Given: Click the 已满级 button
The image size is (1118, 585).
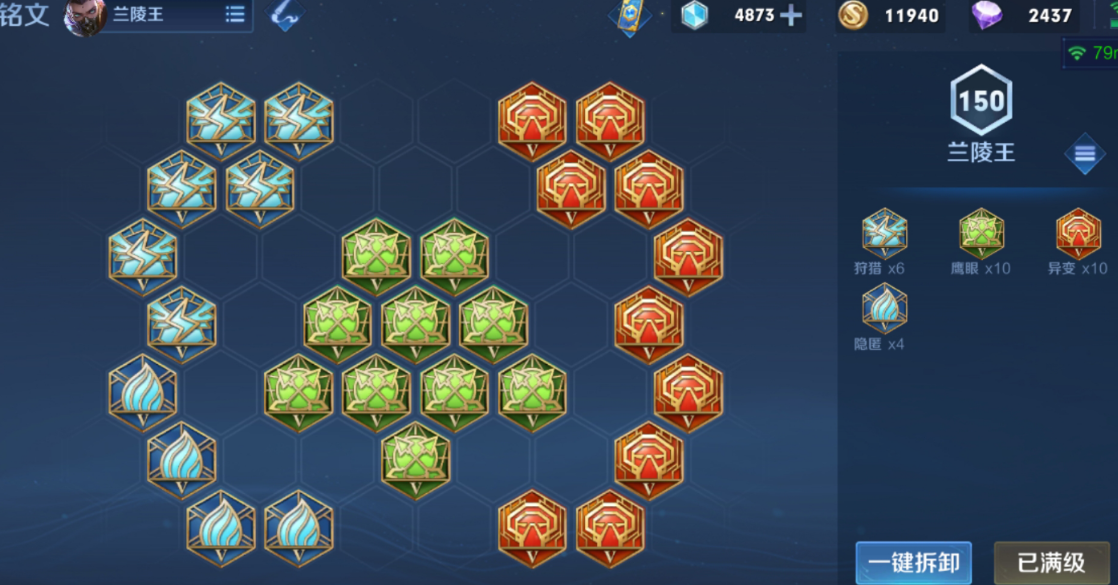Looking at the screenshot, I should (1051, 562).
